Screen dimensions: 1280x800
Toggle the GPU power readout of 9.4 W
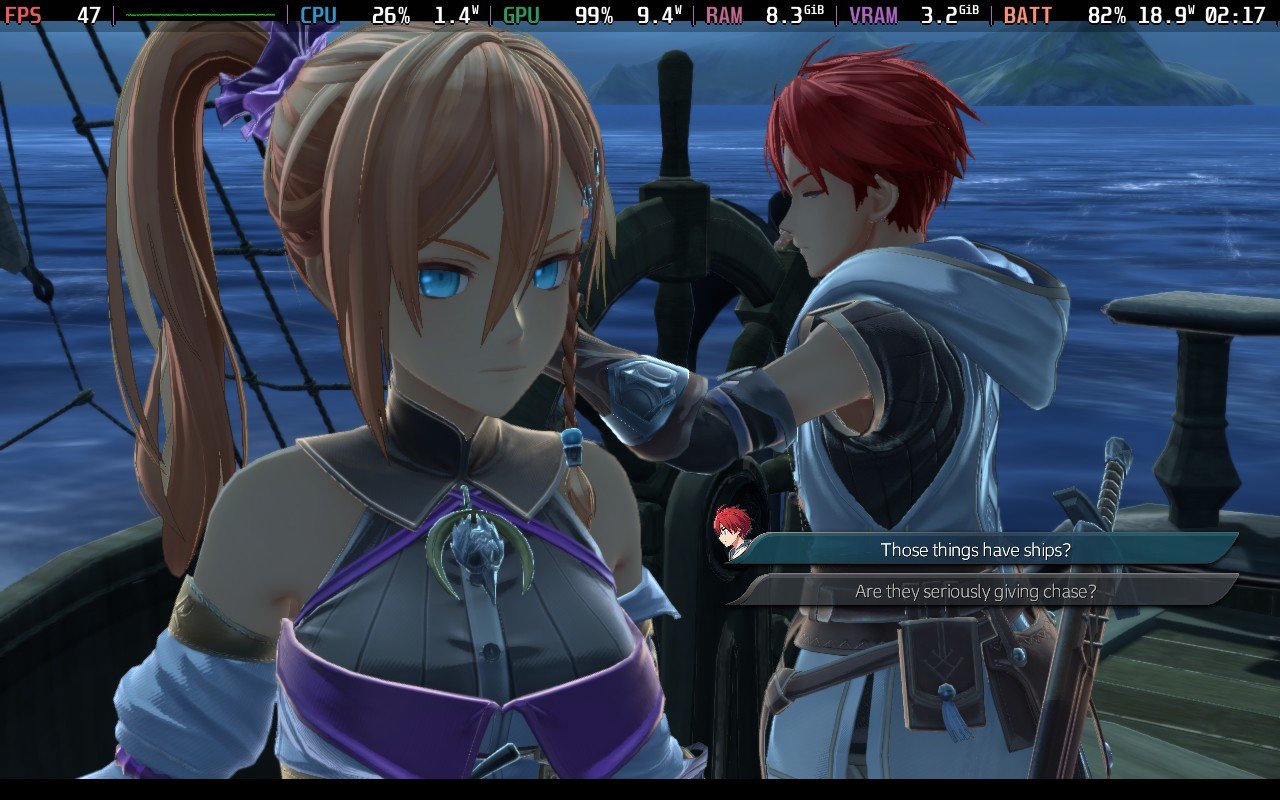[x=655, y=14]
